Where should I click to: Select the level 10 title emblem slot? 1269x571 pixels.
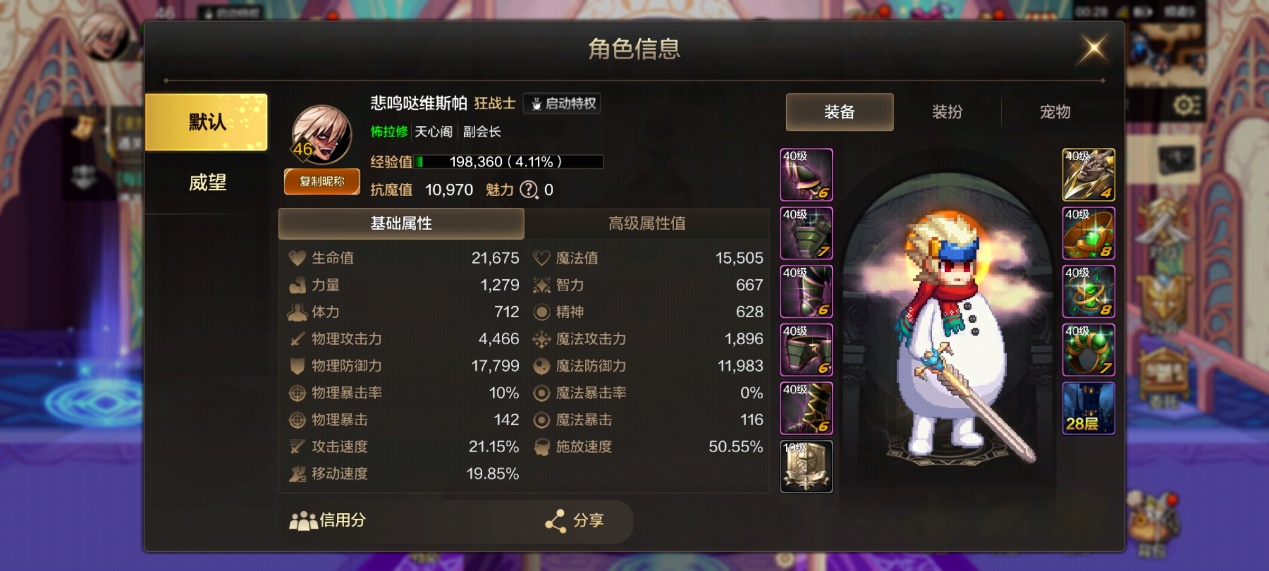806,467
